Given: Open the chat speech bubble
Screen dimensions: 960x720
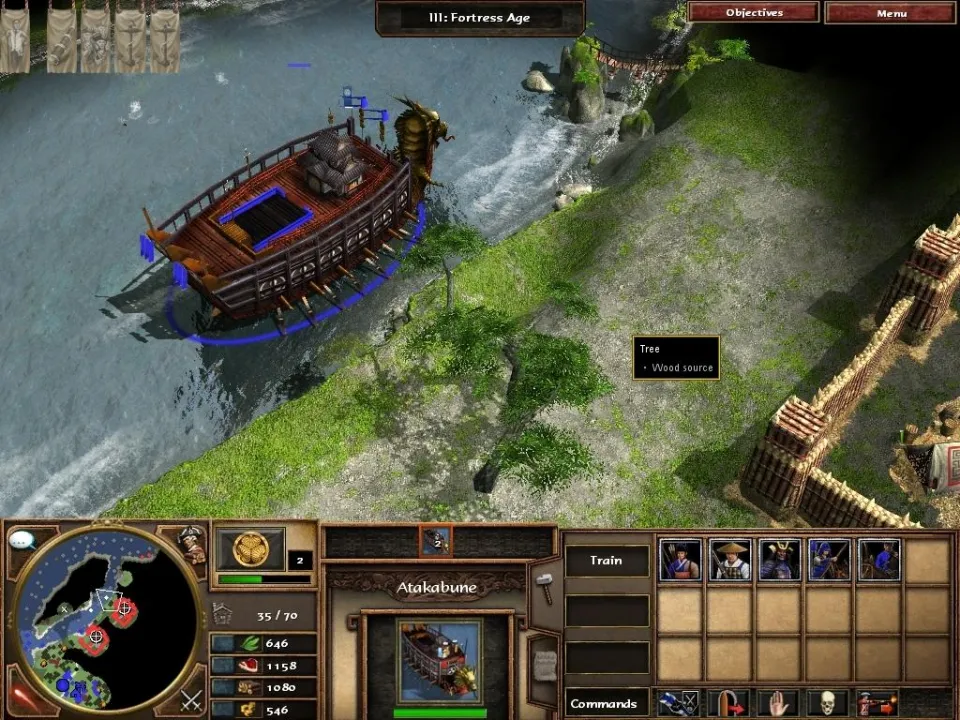Looking at the screenshot, I should click(x=22, y=541).
